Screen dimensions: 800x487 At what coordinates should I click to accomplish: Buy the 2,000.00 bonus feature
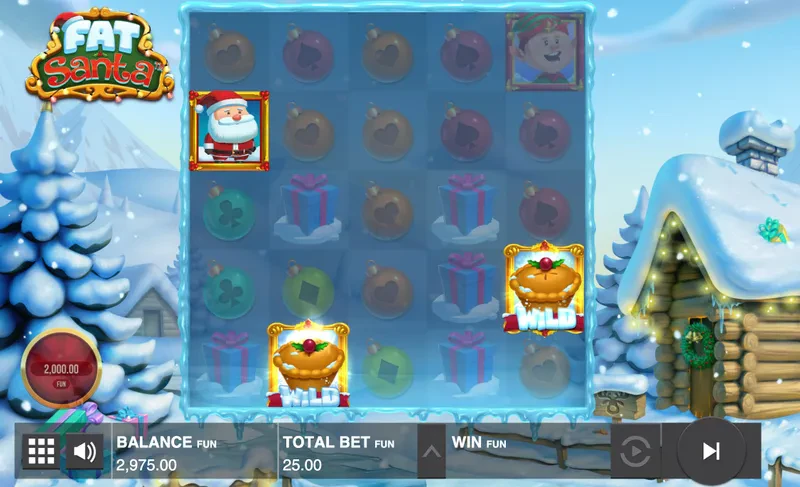(61, 370)
